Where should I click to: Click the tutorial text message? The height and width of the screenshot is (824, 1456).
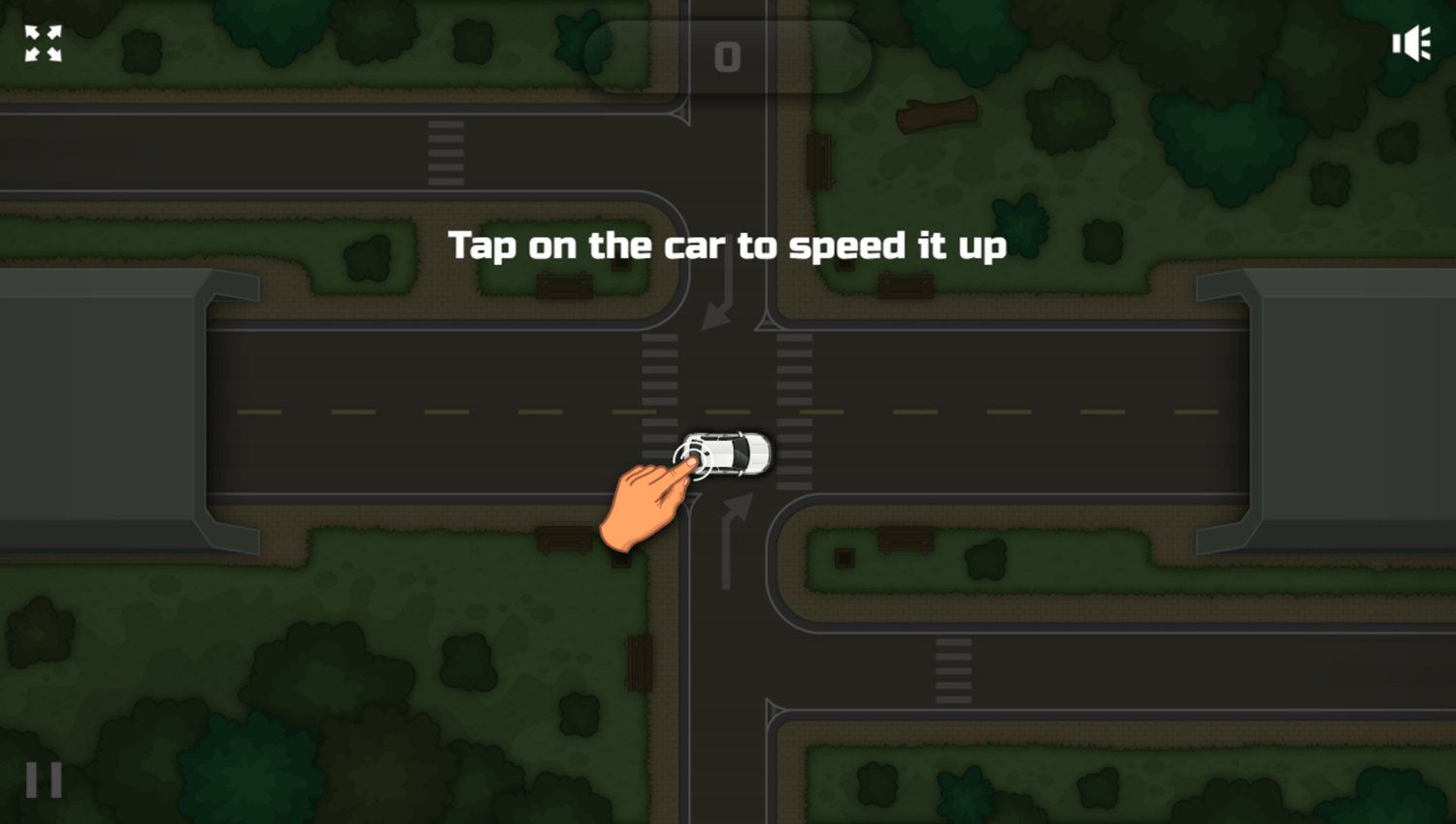click(726, 247)
